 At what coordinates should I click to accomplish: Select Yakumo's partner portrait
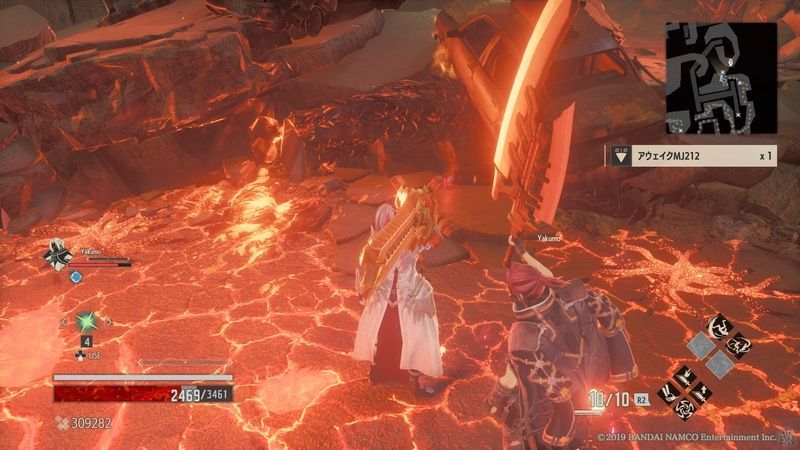click(x=58, y=257)
